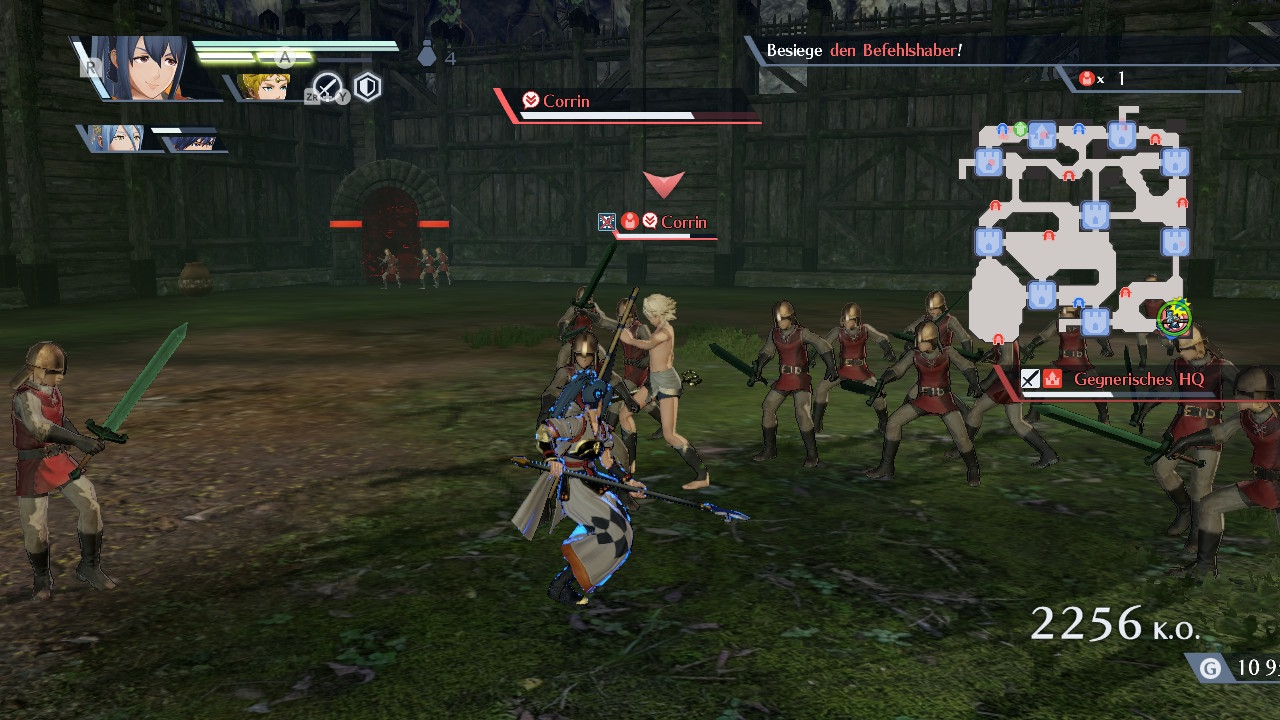1280x720 pixels.
Task: Target the red arrow marker above Corrin
Action: (663, 184)
